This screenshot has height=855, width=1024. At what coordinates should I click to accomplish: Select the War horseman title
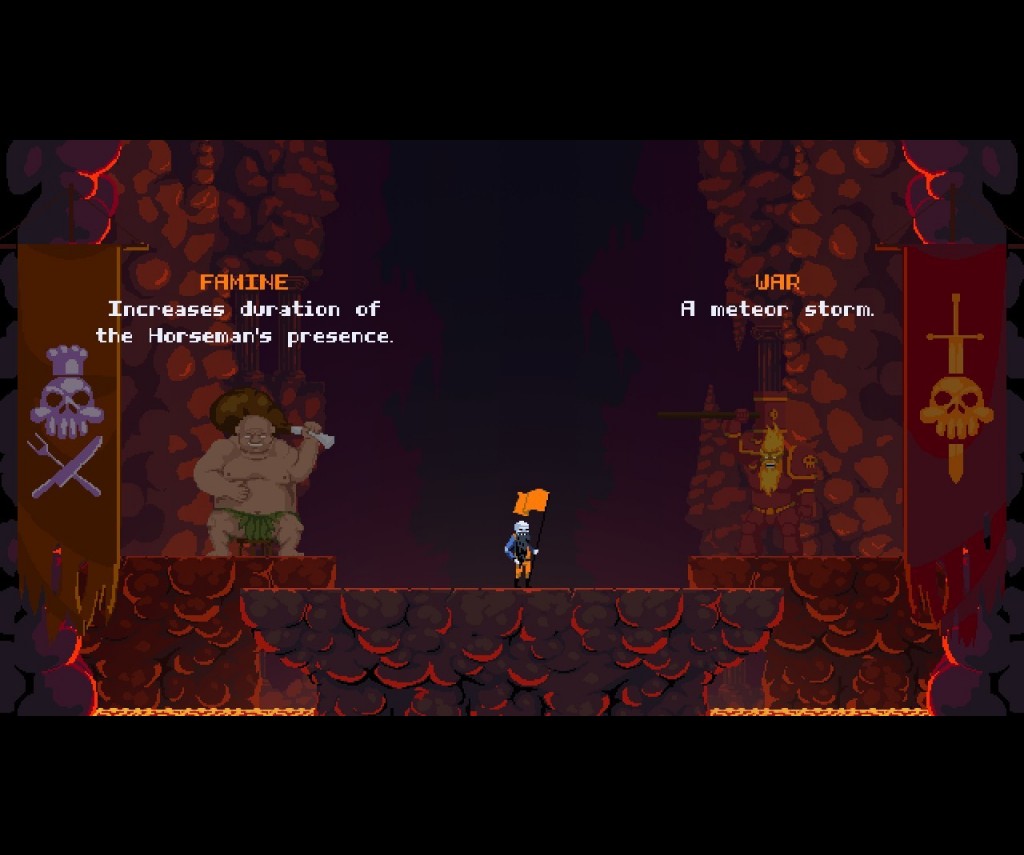[x=777, y=282]
